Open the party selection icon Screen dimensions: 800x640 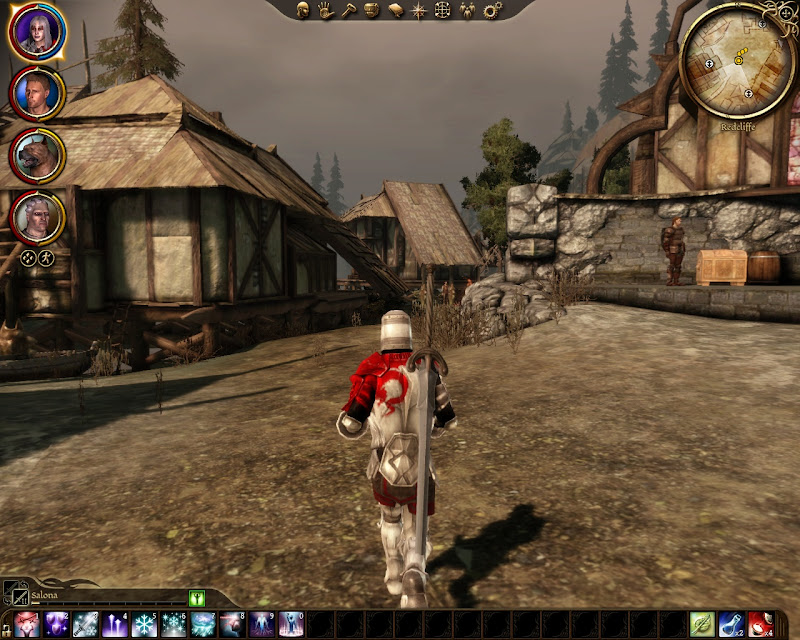[x=467, y=10]
